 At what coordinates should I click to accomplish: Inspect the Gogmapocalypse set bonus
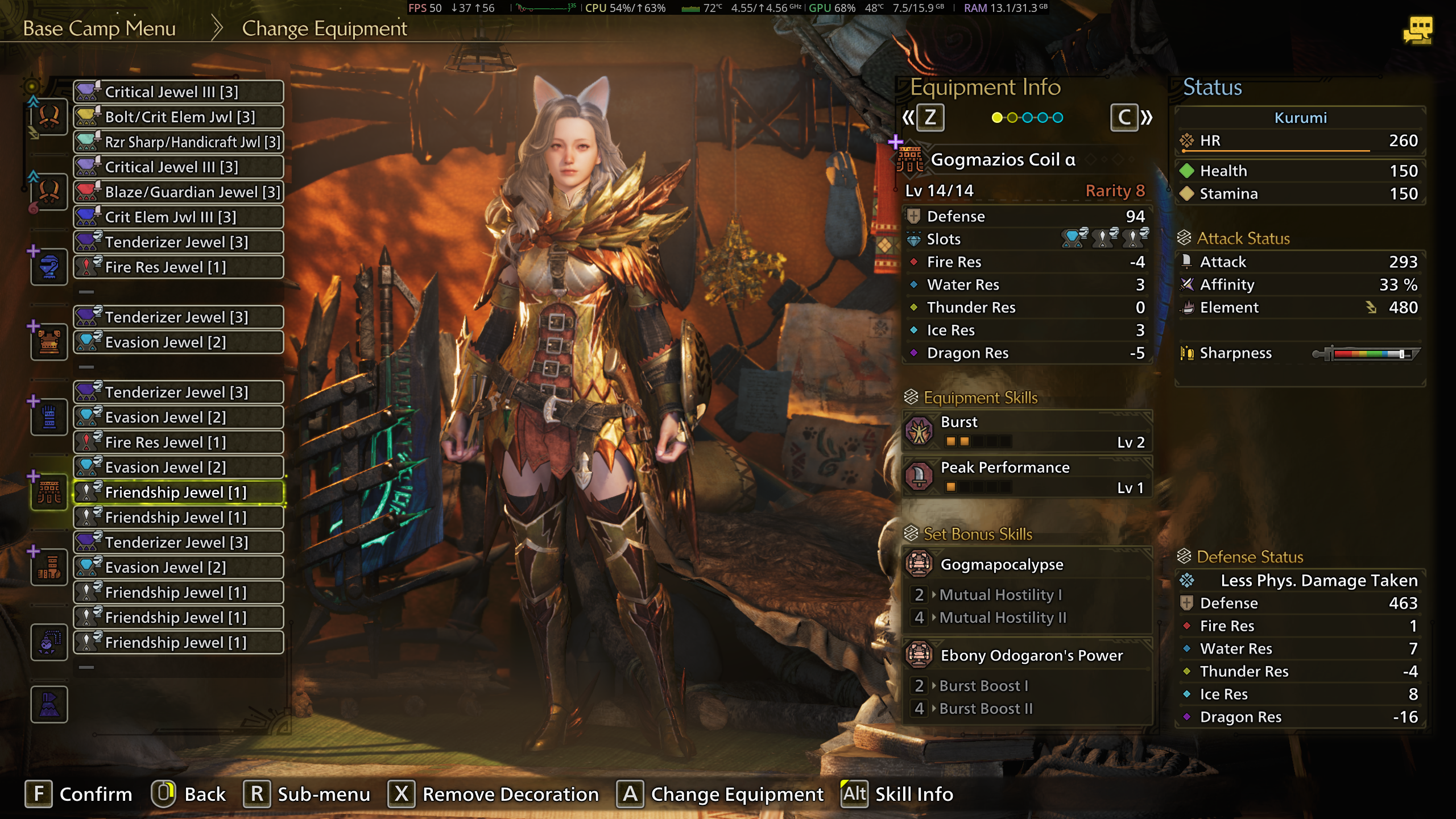(x=1027, y=564)
